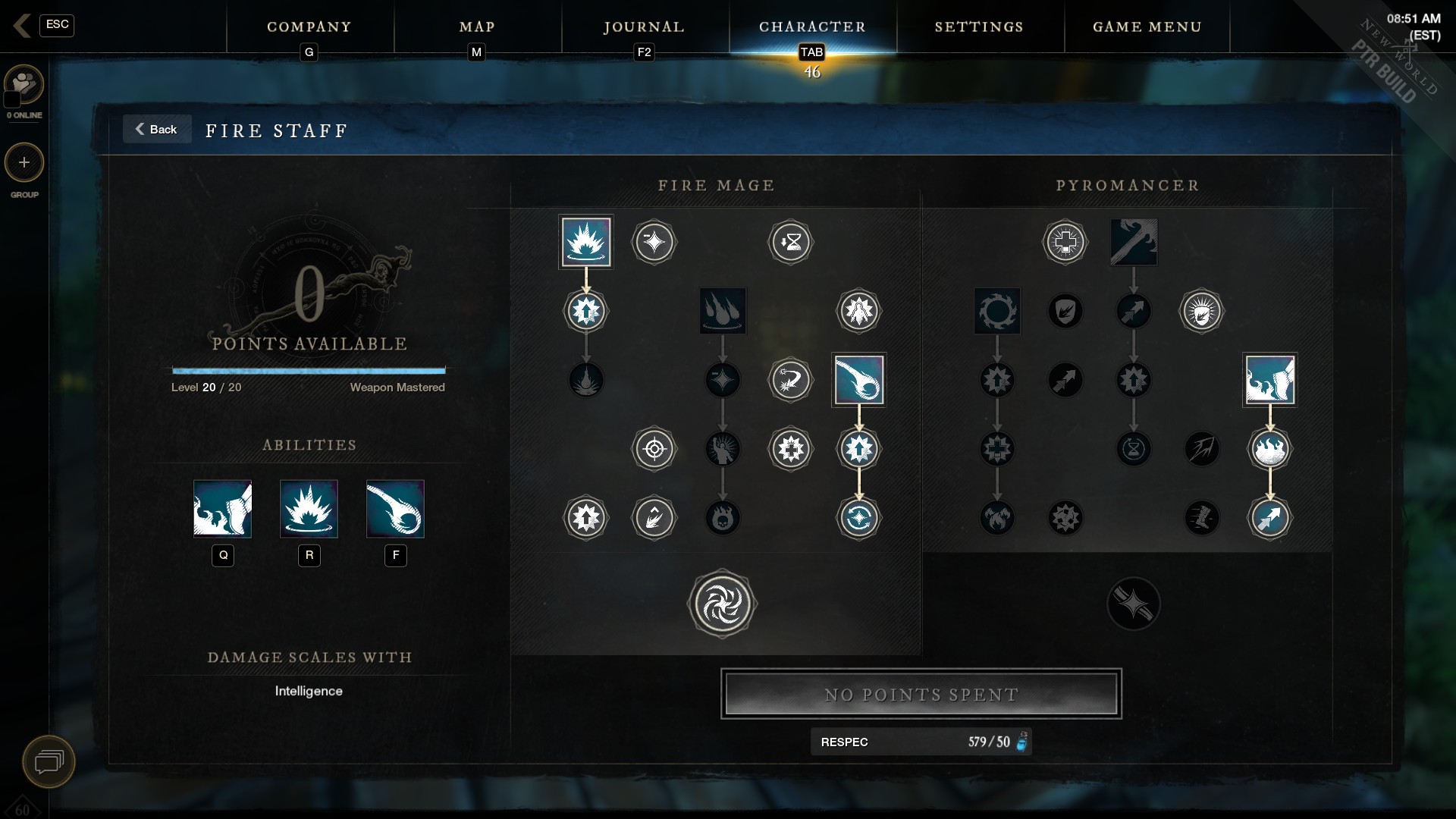Image resolution: width=1456 pixels, height=819 pixels.
Task: Select the F fireball ability slot
Action: pos(395,509)
